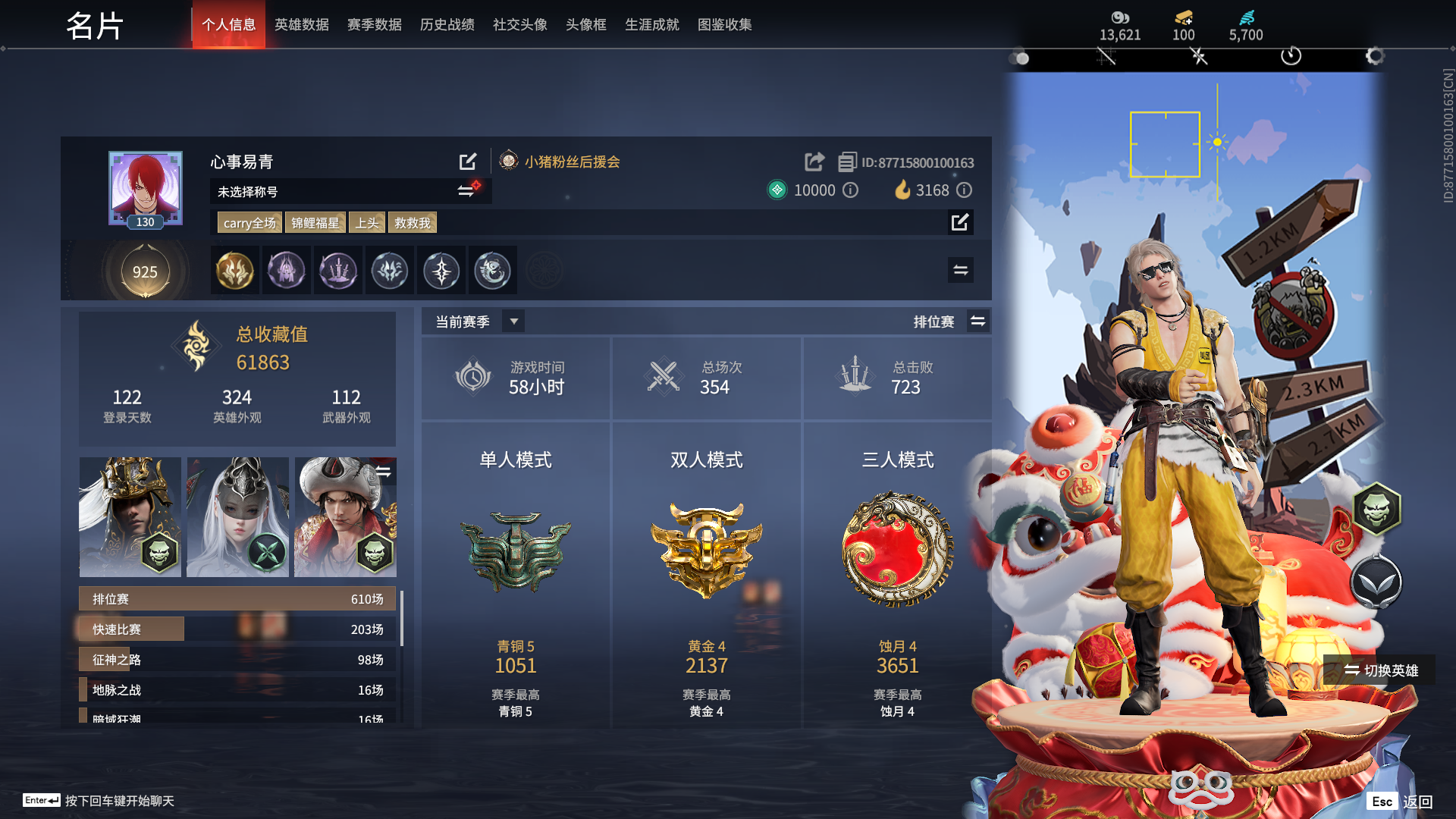Select the red-haired player avatar portrait
This screenshot has height=819, width=1456.
pyautogui.click(x=145, y=187)
